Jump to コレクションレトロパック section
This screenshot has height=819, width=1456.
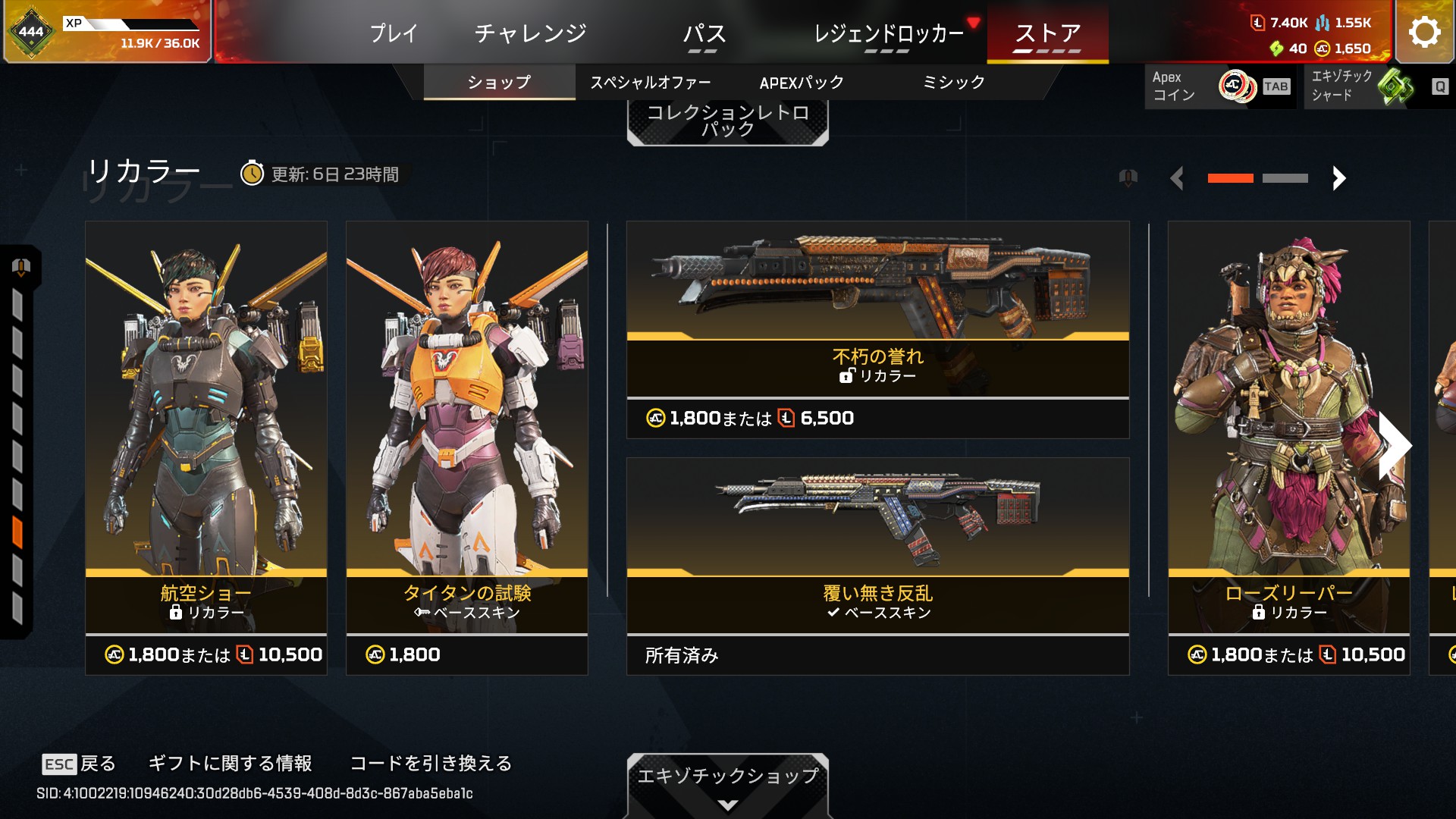coord(727,121)
